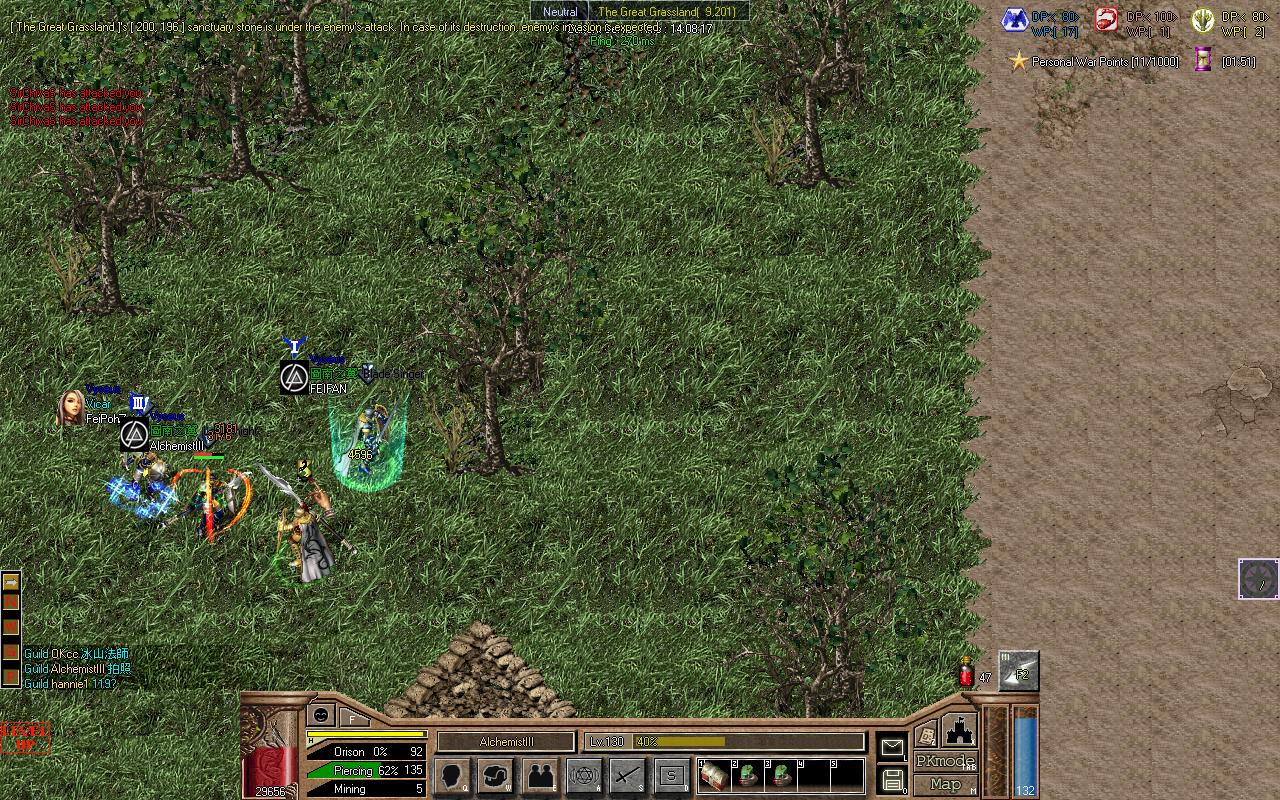This screenshot has width=1280, height=800.
Task: Click the S system button
Action: (x=672, y=776)
